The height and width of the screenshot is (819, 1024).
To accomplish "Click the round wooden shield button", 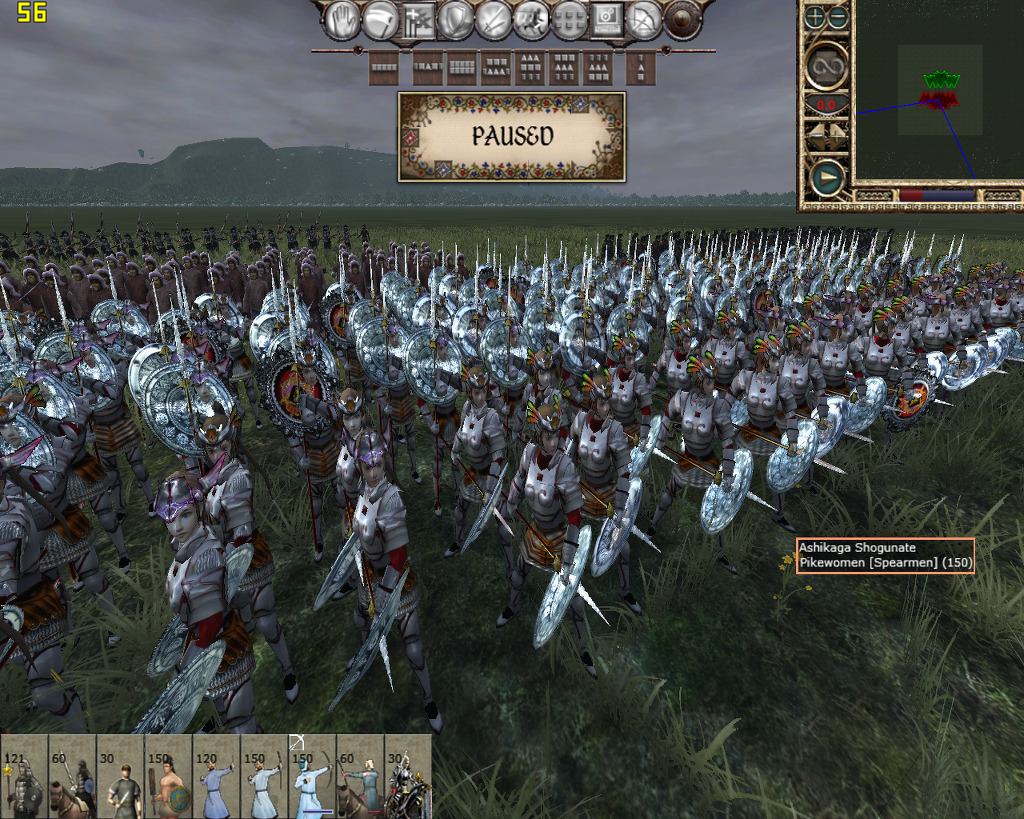I will click(x=683, y=20).
